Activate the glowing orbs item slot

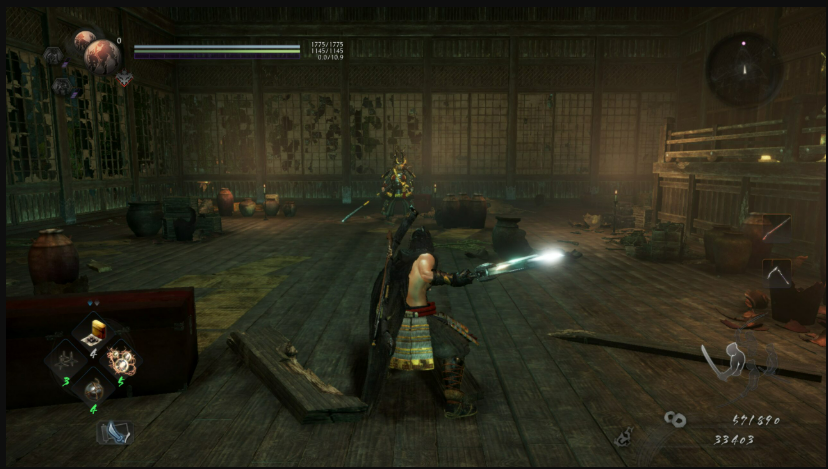tap(123, 359)
